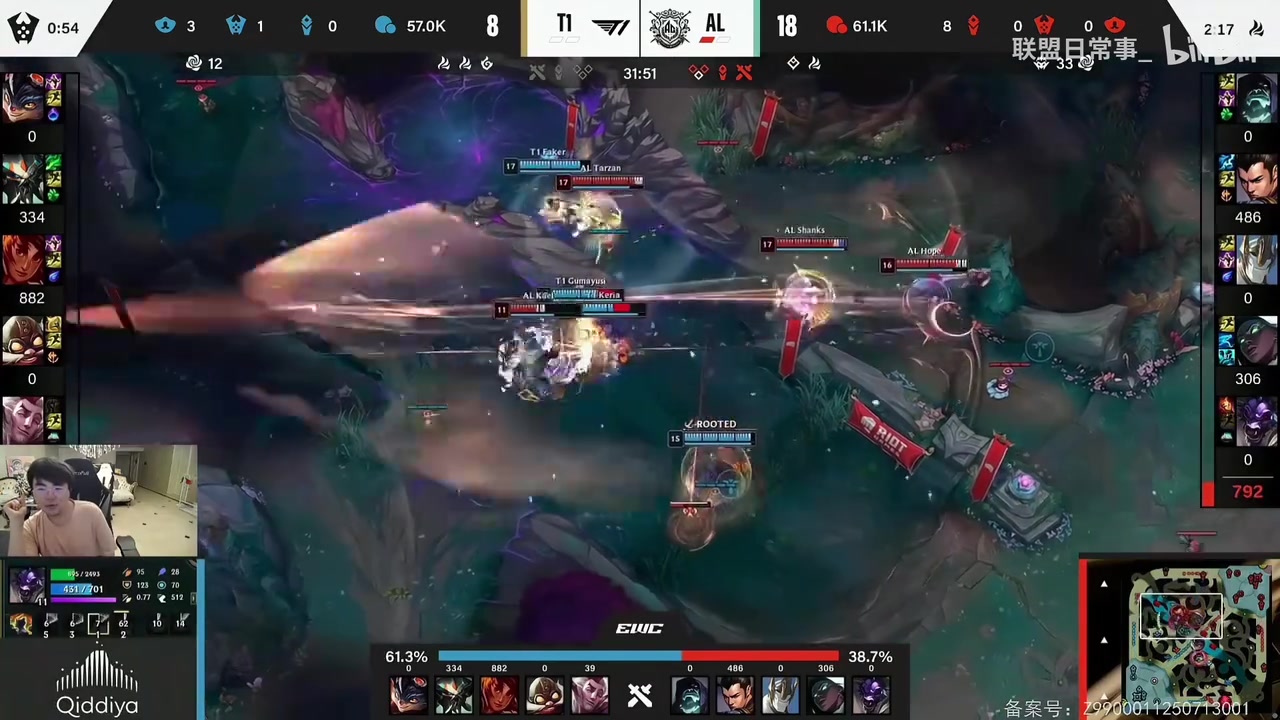The height and width of the screenshot is (720, 1280).
Task: Click the crossed swords icon in damage bar
Action: pos(640,694)
